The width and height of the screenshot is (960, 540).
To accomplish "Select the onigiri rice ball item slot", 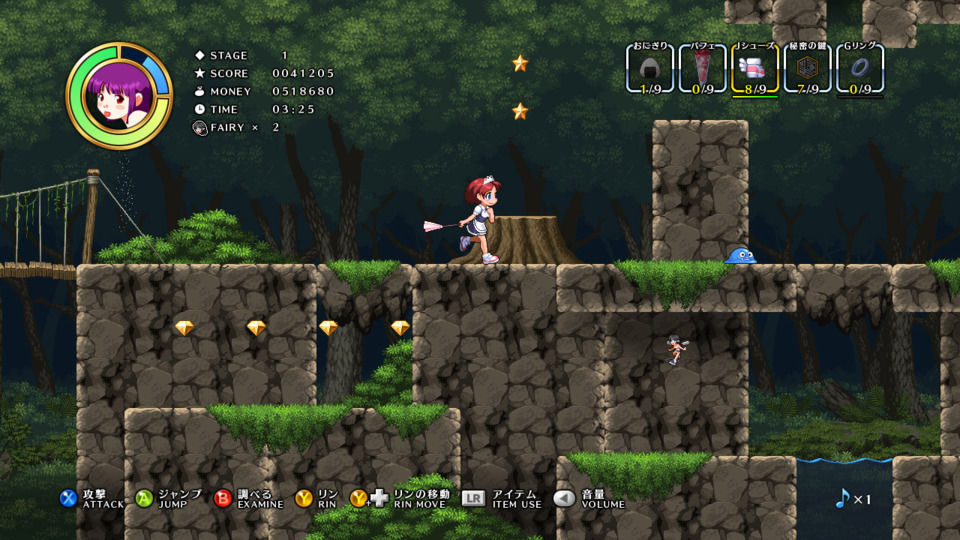I will [x=650, y=69].
